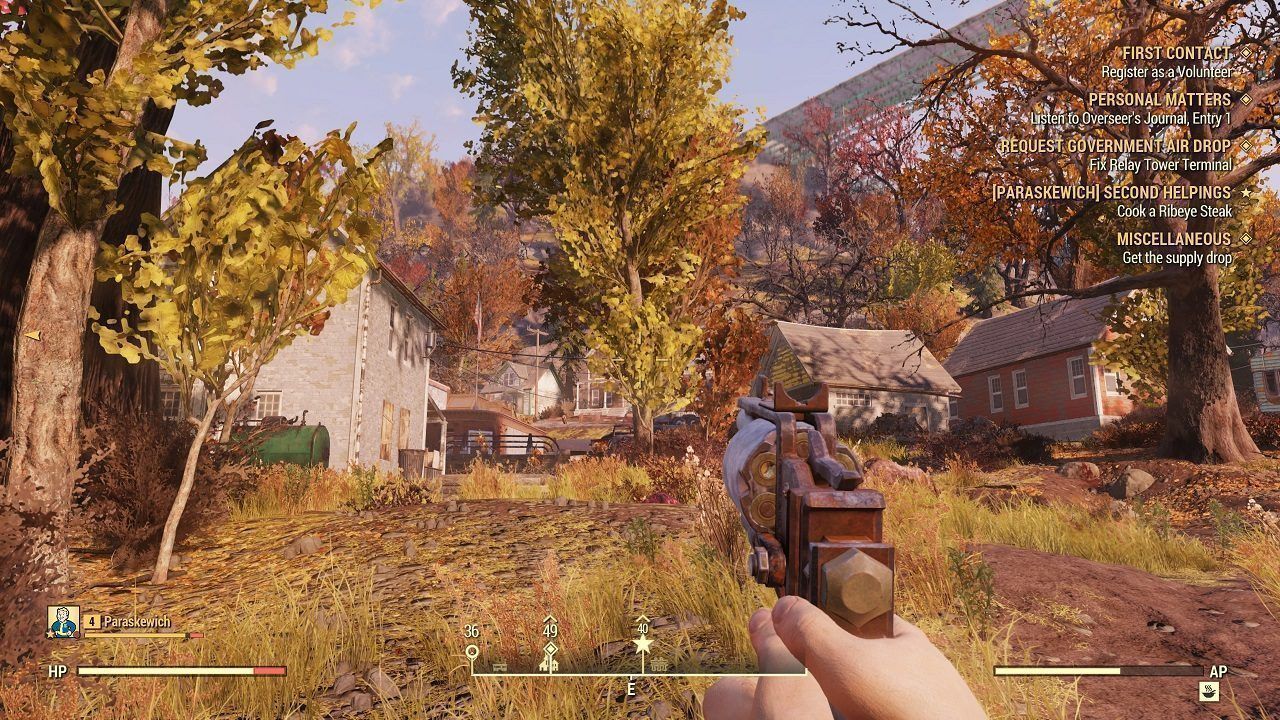Choose the Request Government Air Drop quest

(x=1115, y=146)
